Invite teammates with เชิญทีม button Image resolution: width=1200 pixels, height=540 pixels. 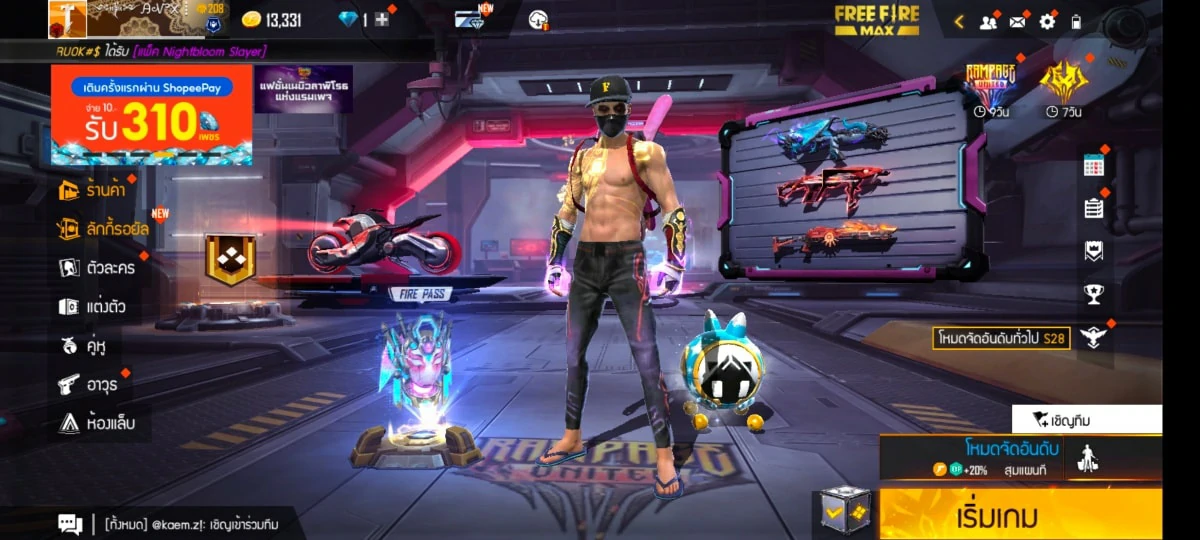click(1086, 419)
